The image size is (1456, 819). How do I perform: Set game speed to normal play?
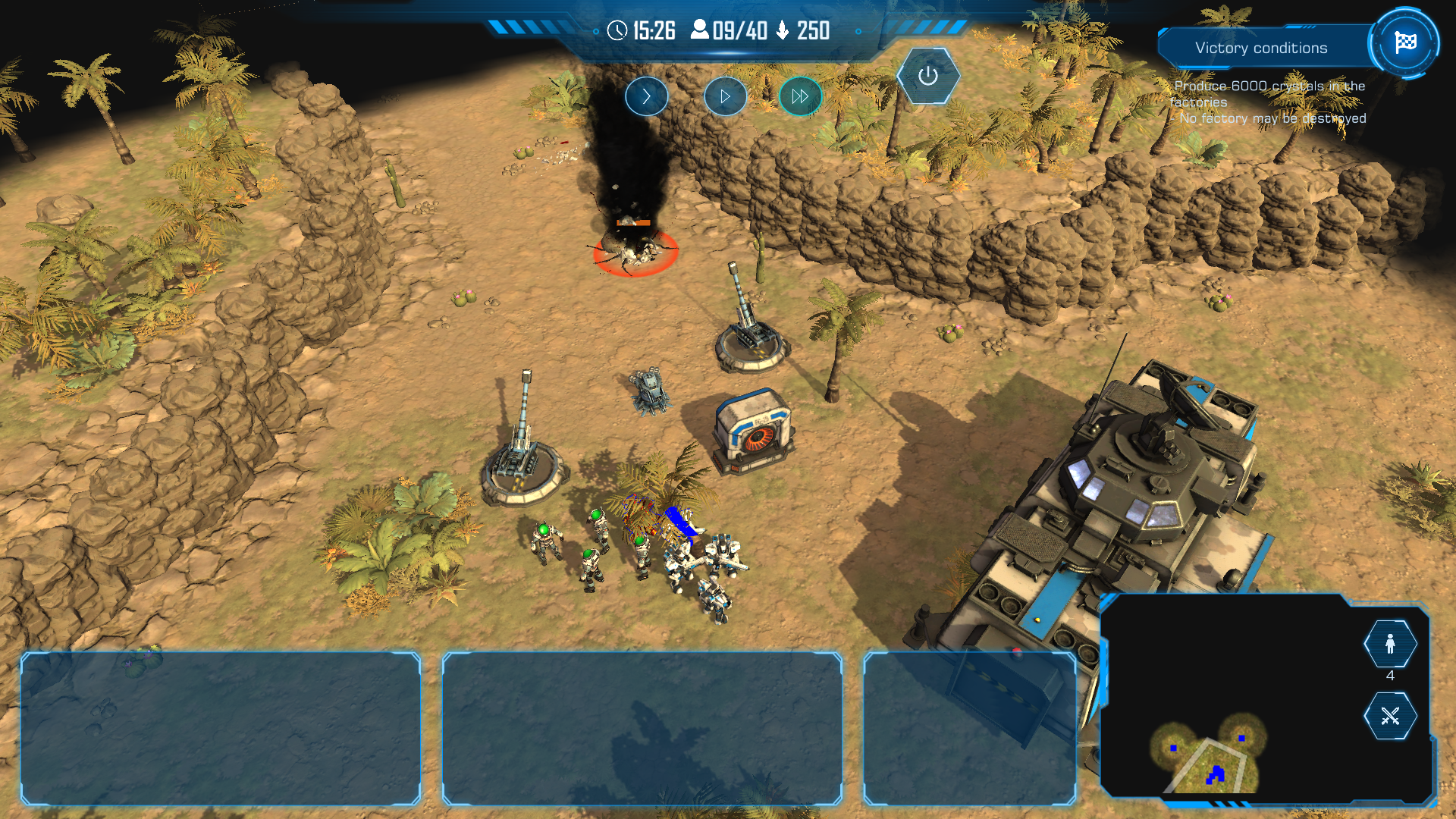click(725, 96)
